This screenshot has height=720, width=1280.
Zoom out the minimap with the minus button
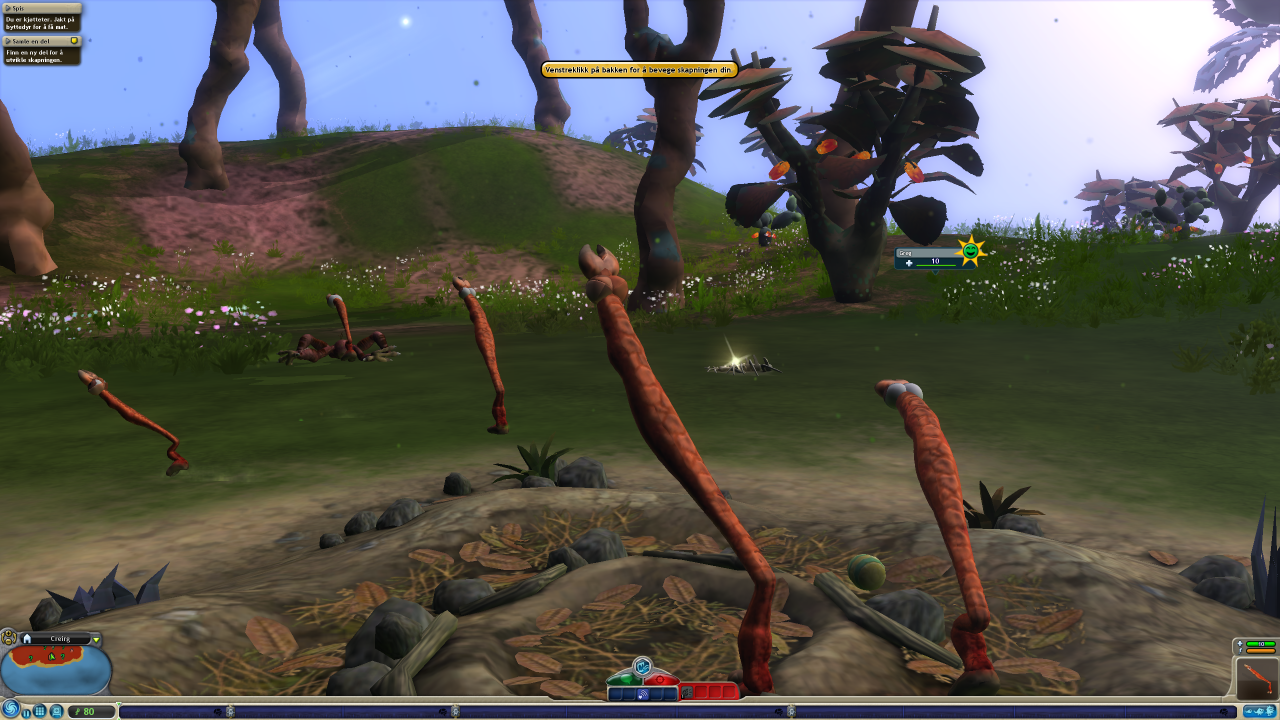click(7, 643)
